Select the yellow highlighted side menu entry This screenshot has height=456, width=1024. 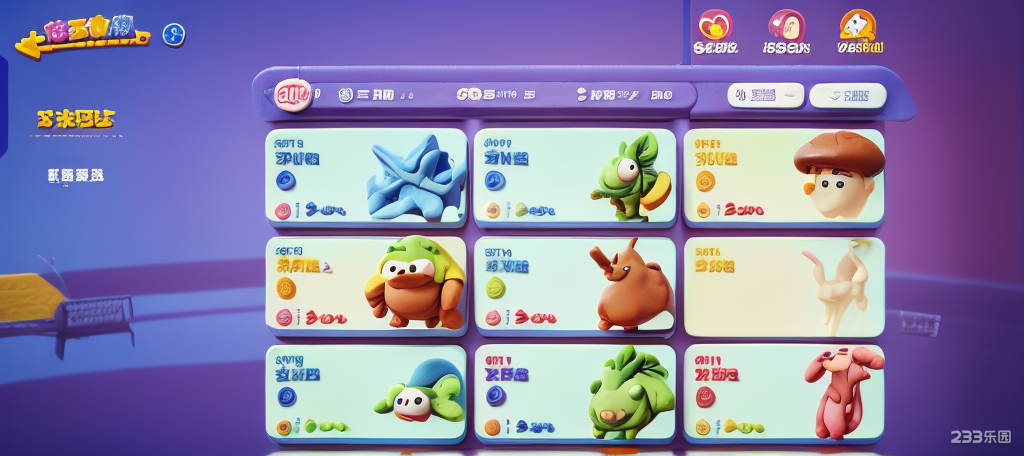coord(75,120)
